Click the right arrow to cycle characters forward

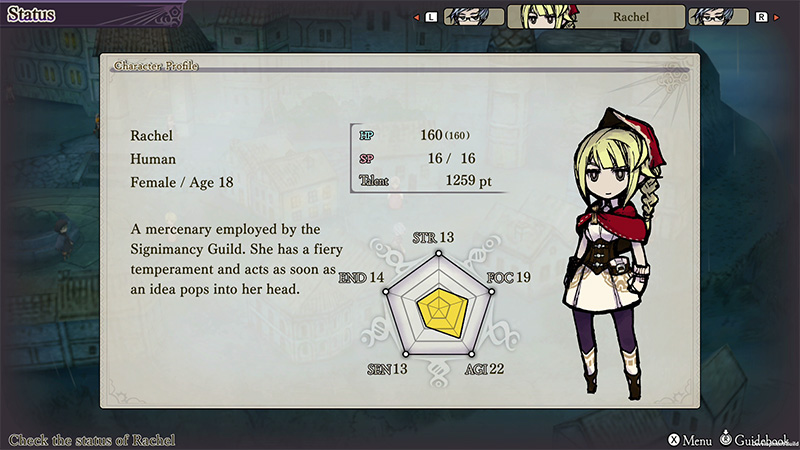point(777,17)
